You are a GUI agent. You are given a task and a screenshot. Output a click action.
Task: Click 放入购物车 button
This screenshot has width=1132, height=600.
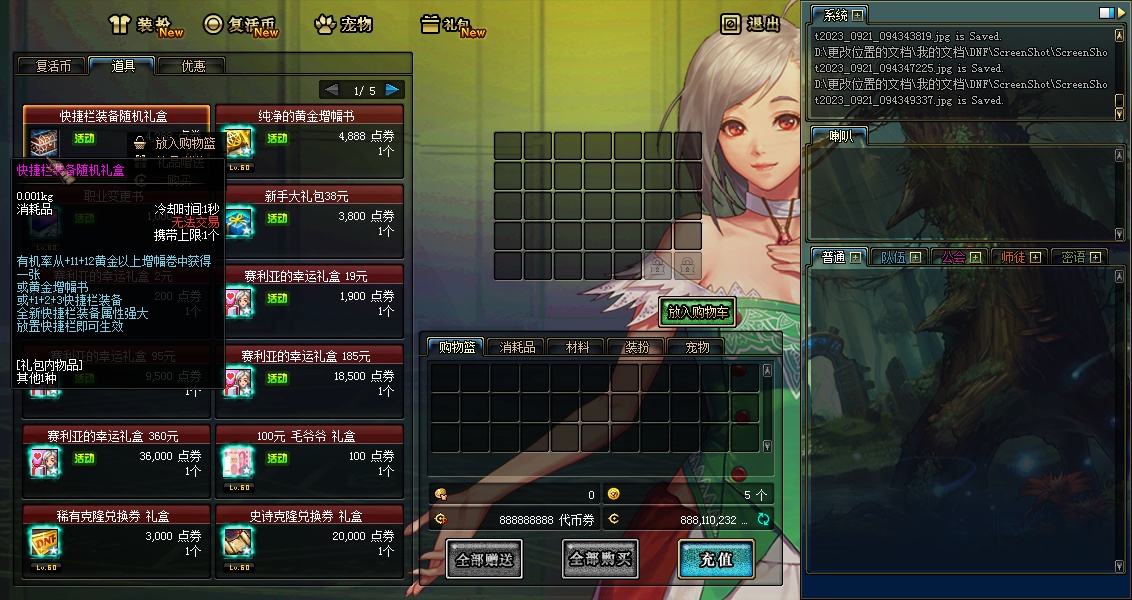[x=700, y=312]
